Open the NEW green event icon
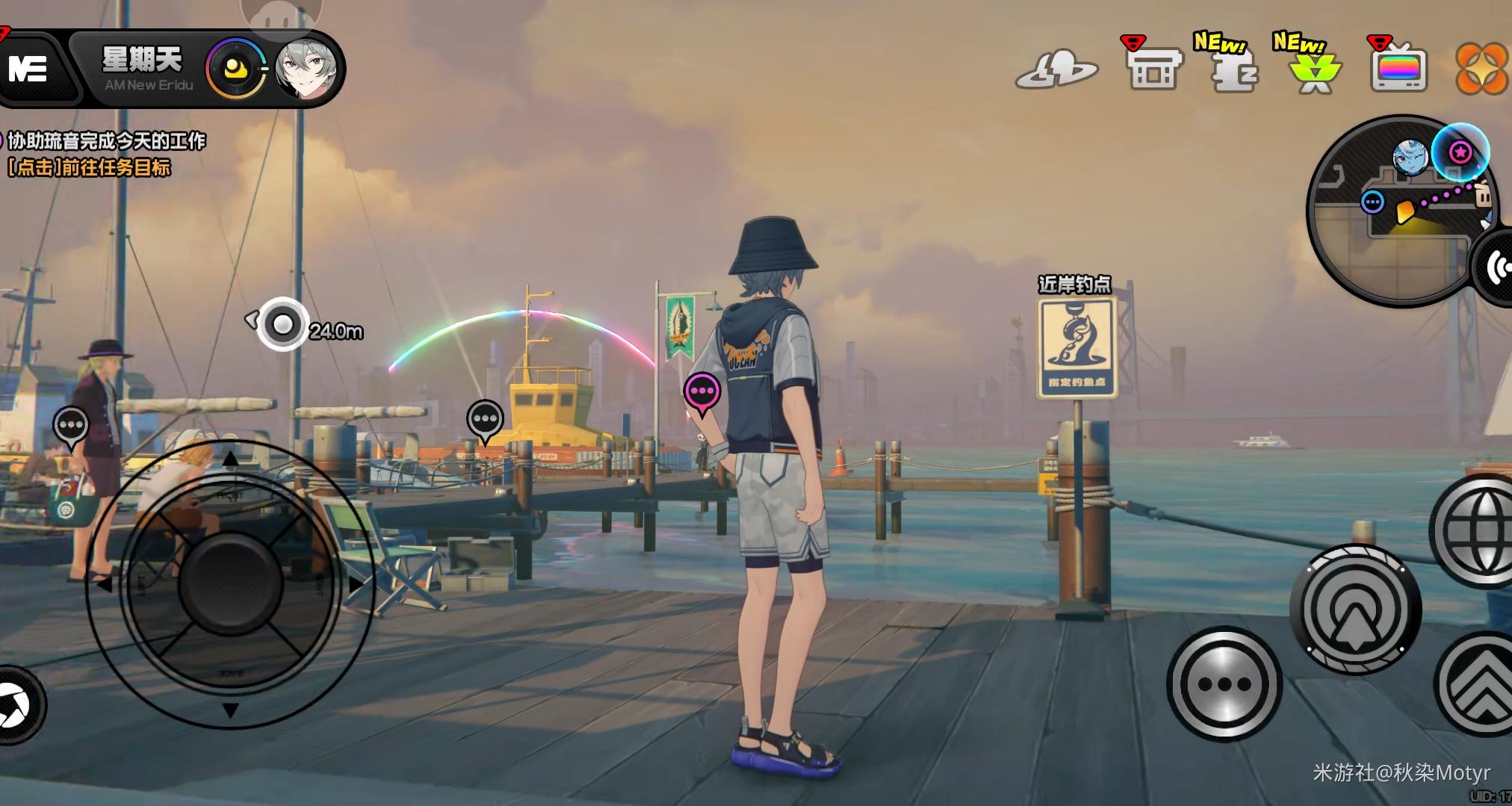 pyautogui.click(x=1314, y=70)
